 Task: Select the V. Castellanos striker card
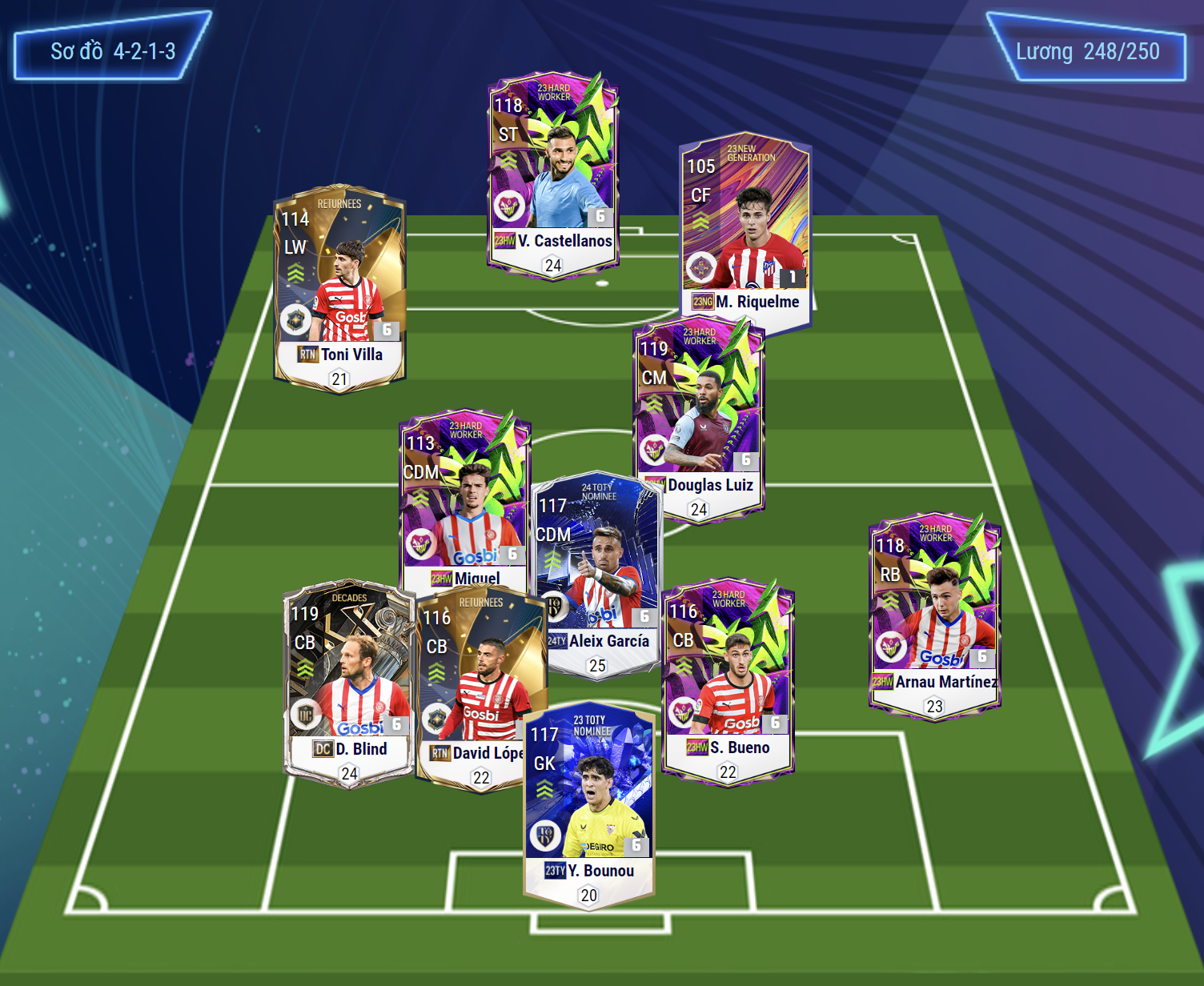pyautogui.click(x=552, y=176)
